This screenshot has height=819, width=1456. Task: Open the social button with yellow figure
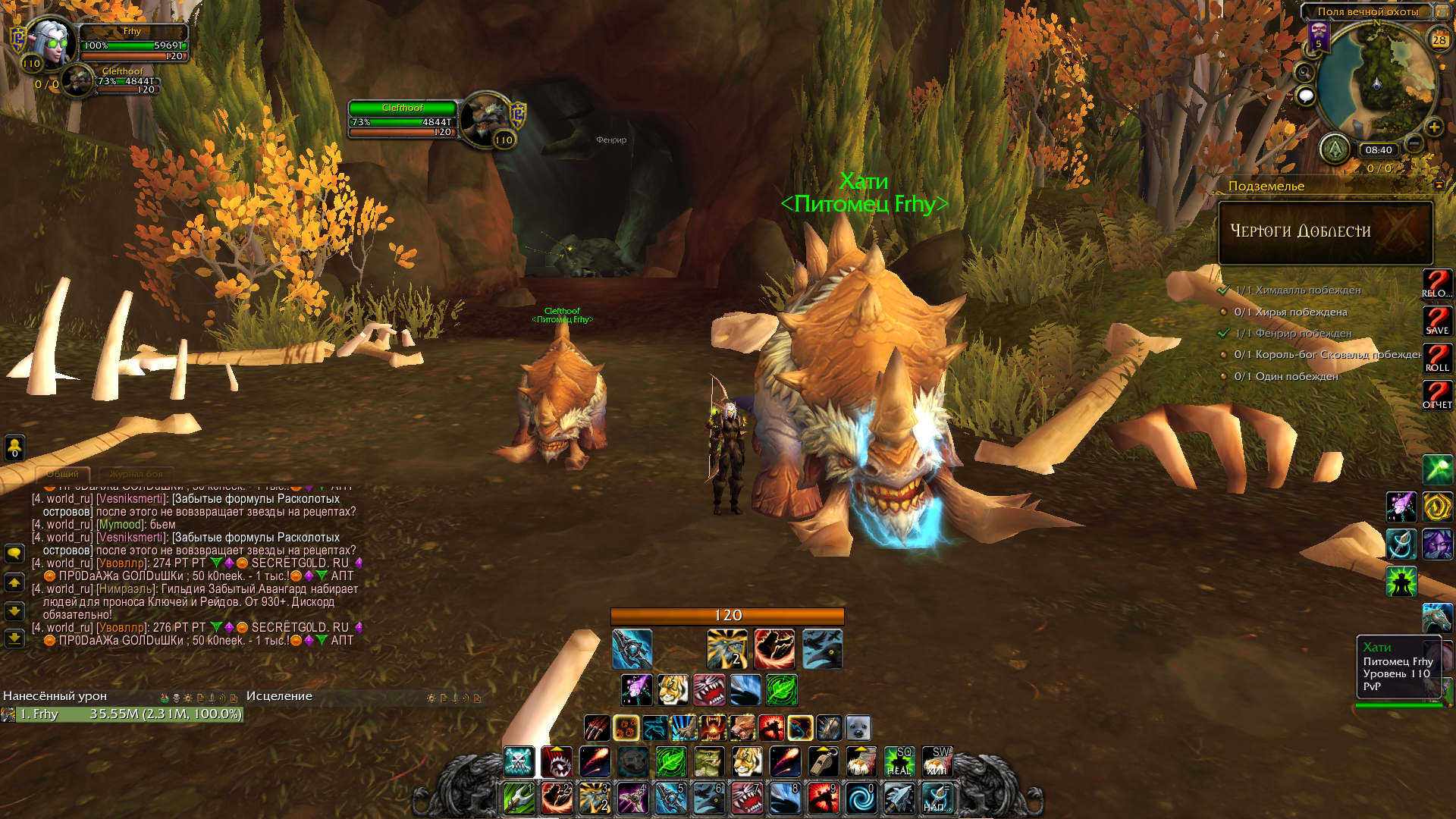click(14, 447)
